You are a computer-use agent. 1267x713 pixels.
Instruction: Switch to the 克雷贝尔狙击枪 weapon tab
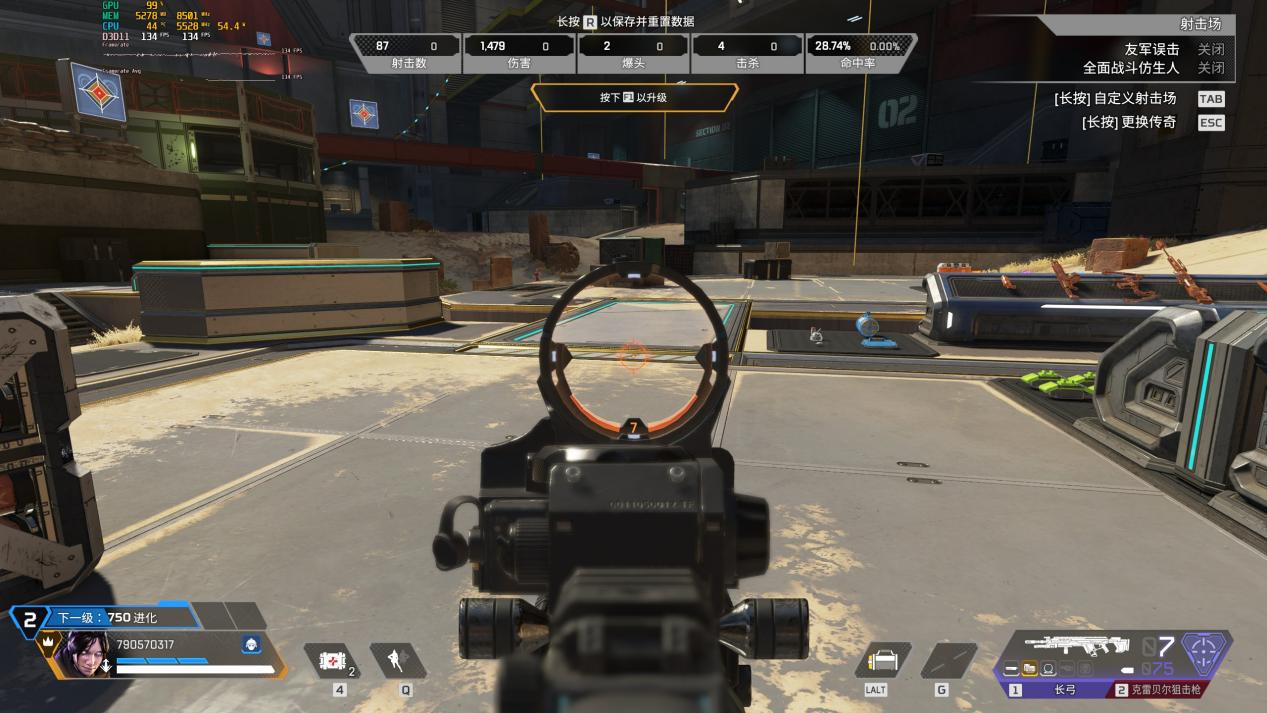(x=1165, y=690)
